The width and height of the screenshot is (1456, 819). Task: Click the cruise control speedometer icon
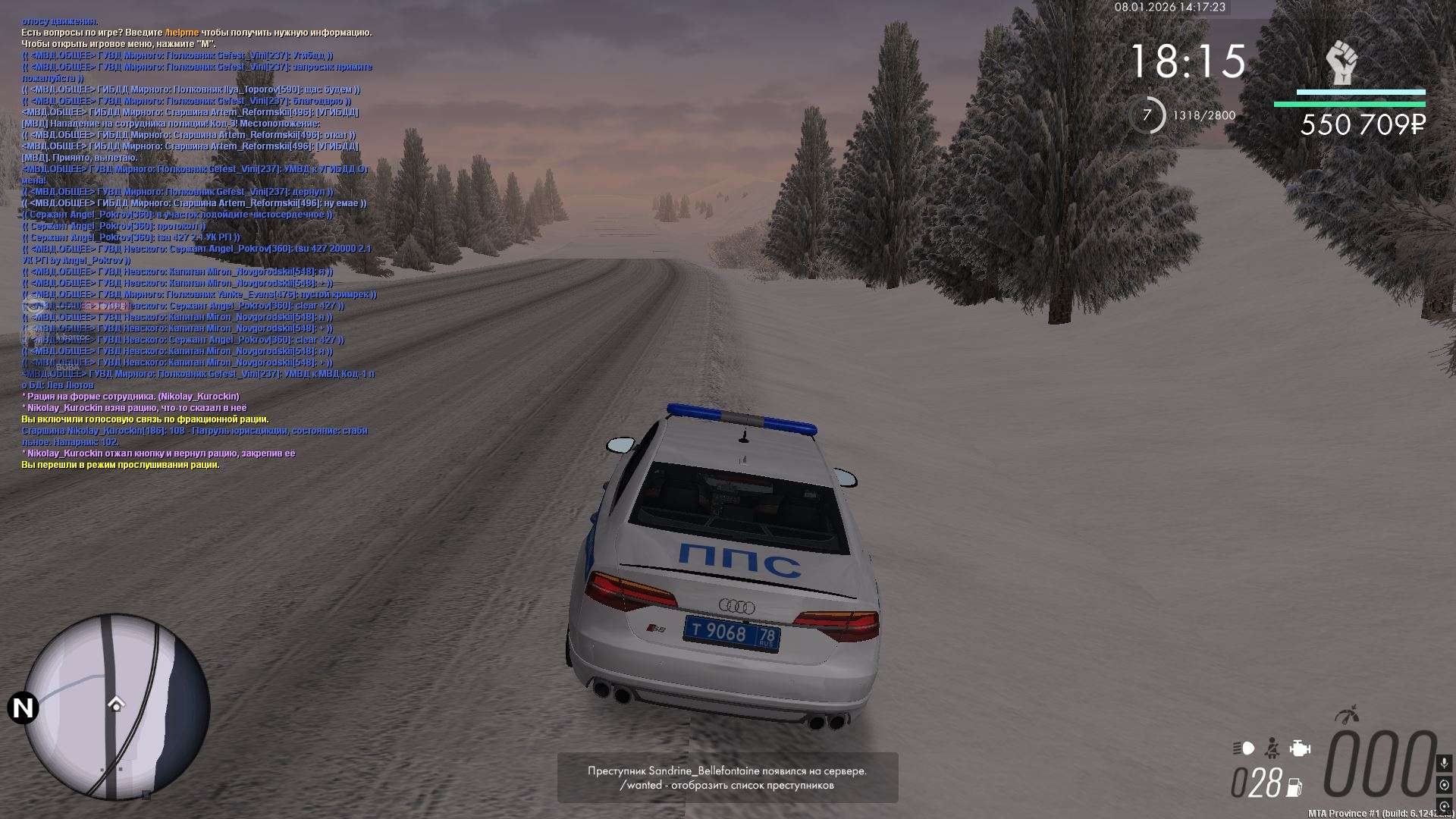[1348, 714]
